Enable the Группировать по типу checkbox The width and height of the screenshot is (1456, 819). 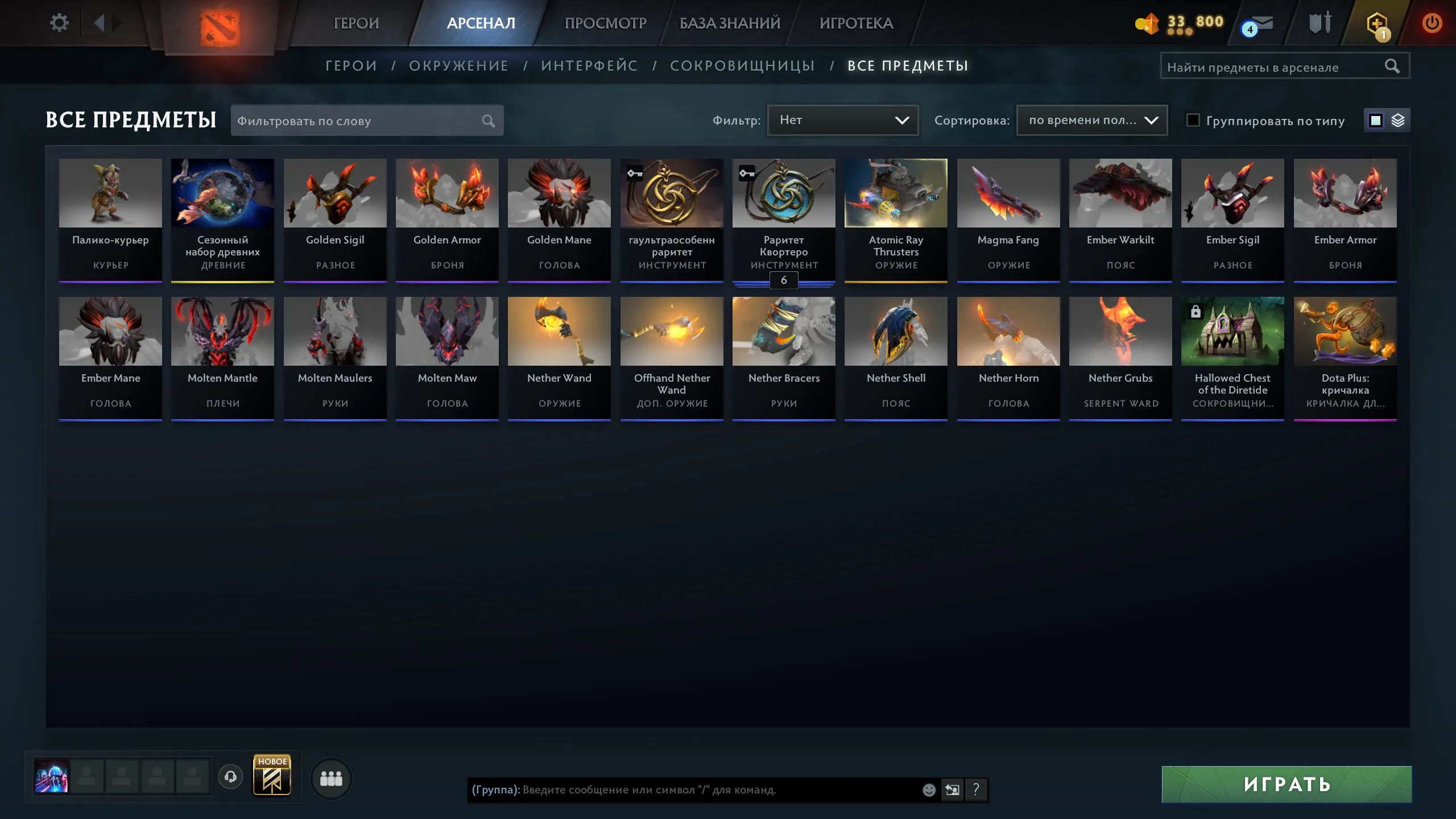pyautogui.click(x=1193, y=121)
